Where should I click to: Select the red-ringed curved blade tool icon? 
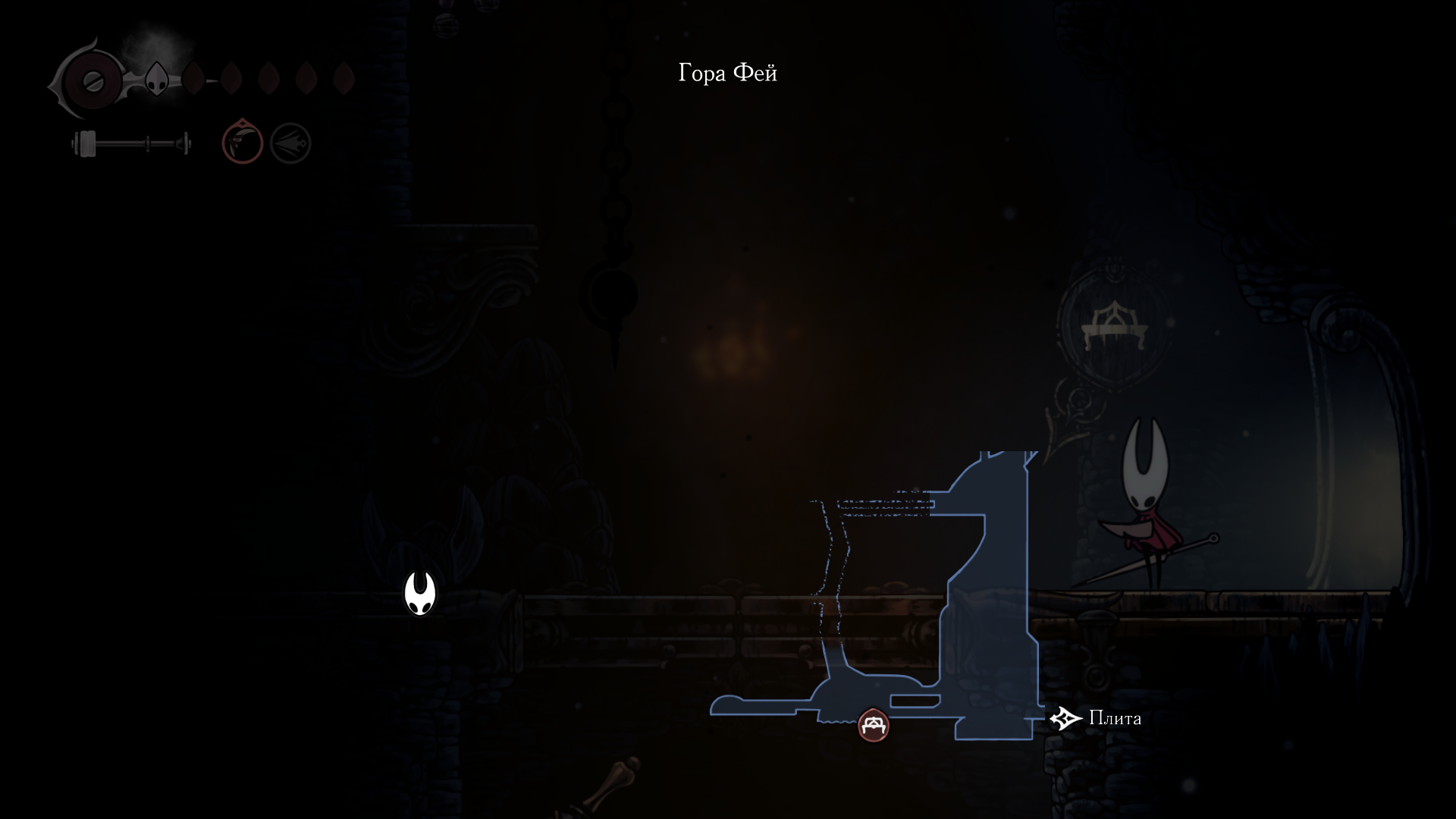(242, 143)
